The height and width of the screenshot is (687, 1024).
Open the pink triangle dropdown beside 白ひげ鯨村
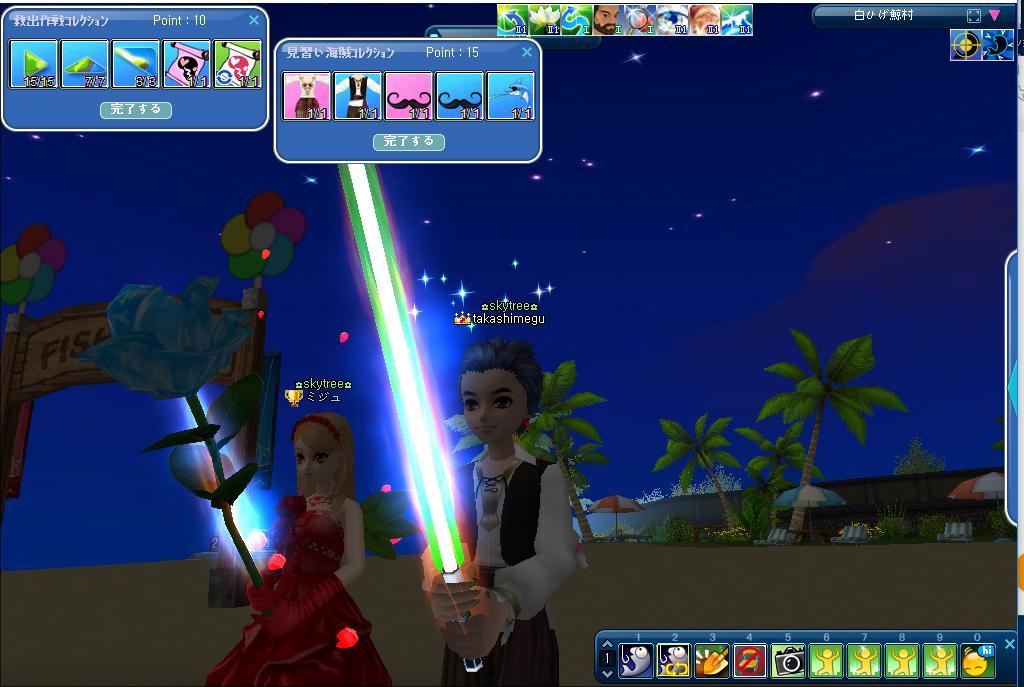point(994,16)
